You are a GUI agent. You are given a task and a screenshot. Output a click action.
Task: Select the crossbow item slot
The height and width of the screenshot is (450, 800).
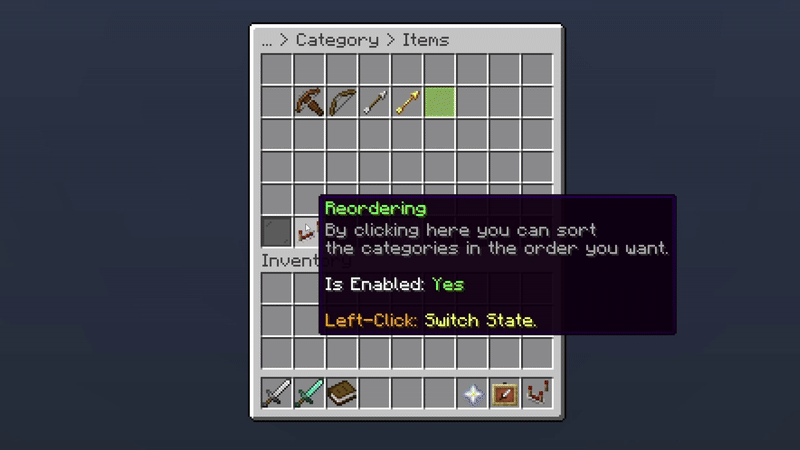coord(309,102)
